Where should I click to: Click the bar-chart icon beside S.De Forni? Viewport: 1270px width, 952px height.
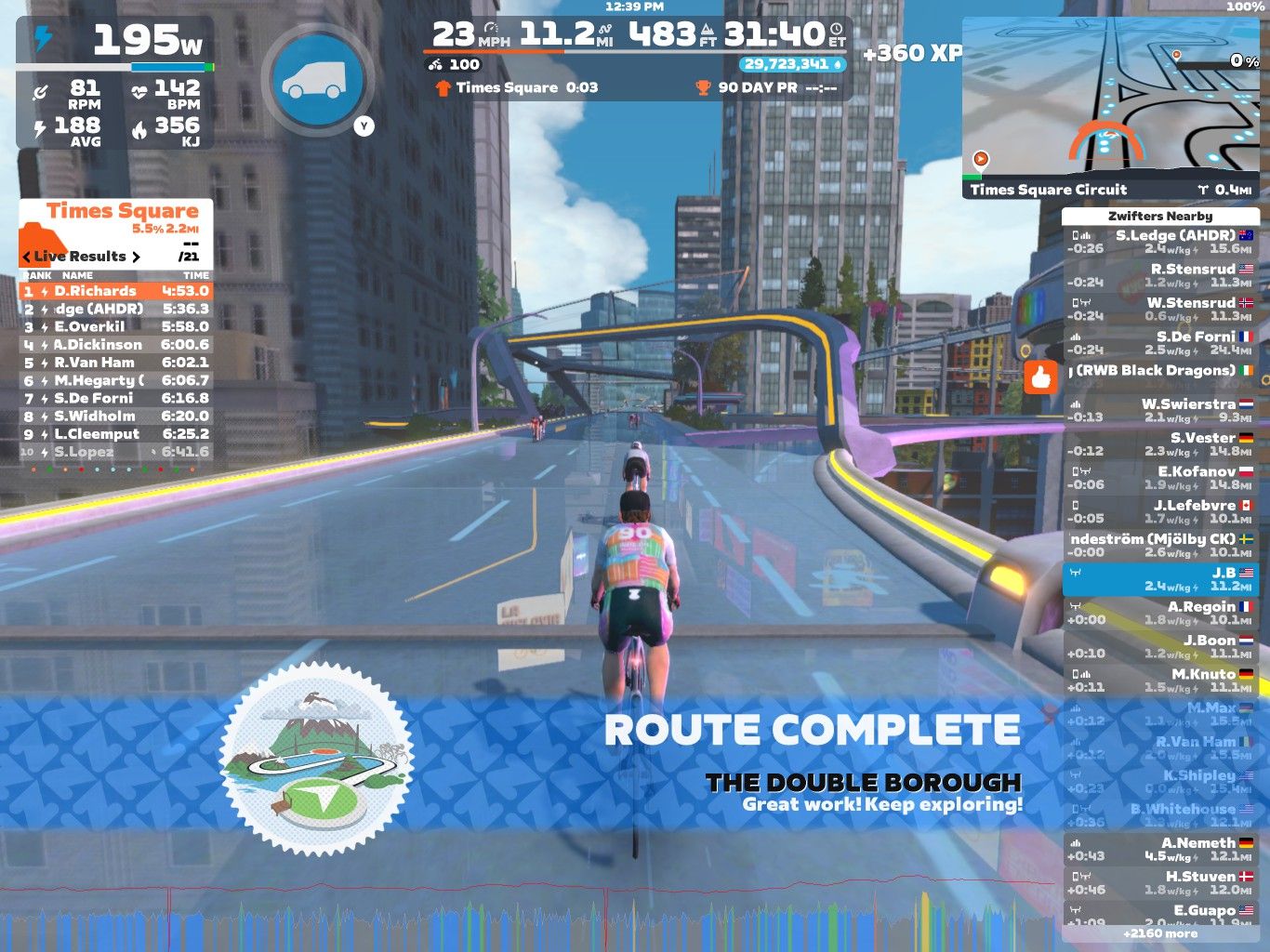pos(1075,337)
